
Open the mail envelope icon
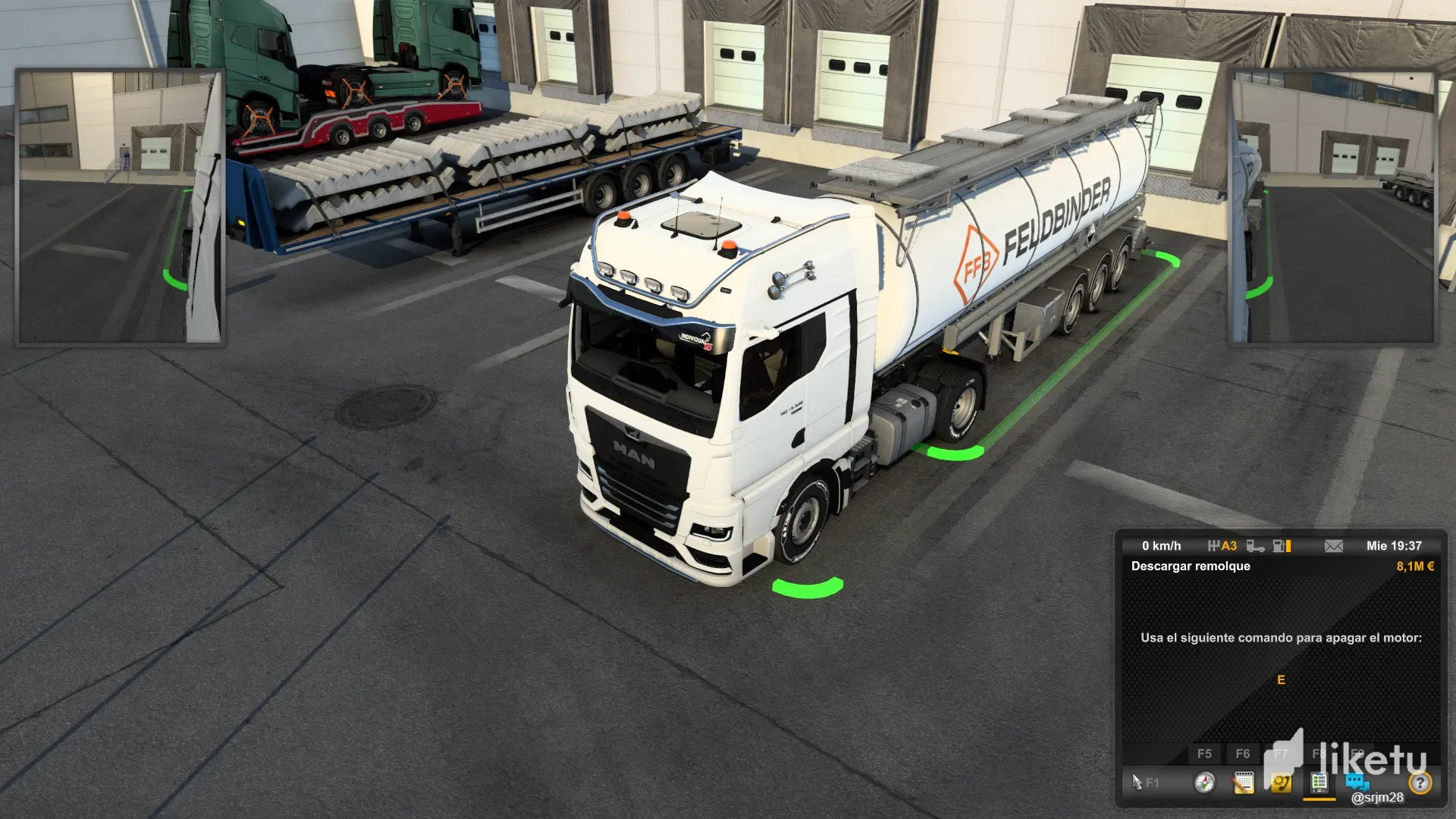pos(1333,546)
